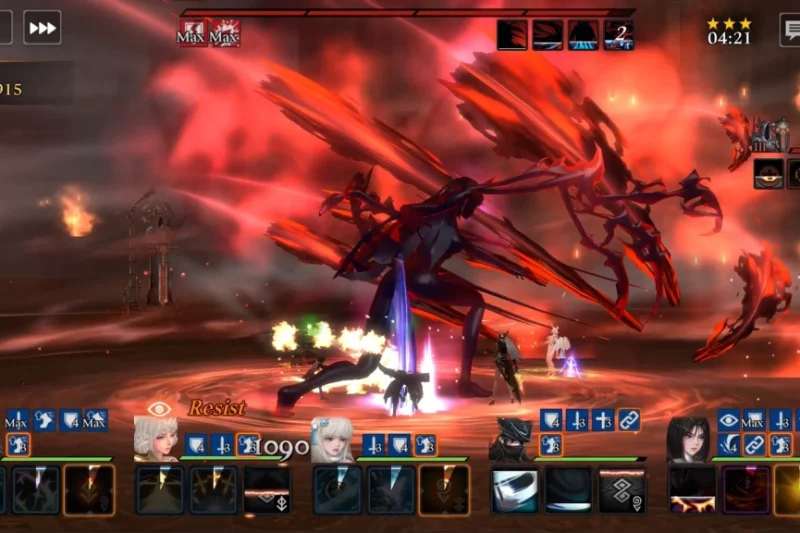Open the chat speech bubble button
This screenshot has width=800, height=533.
[790, 28]
